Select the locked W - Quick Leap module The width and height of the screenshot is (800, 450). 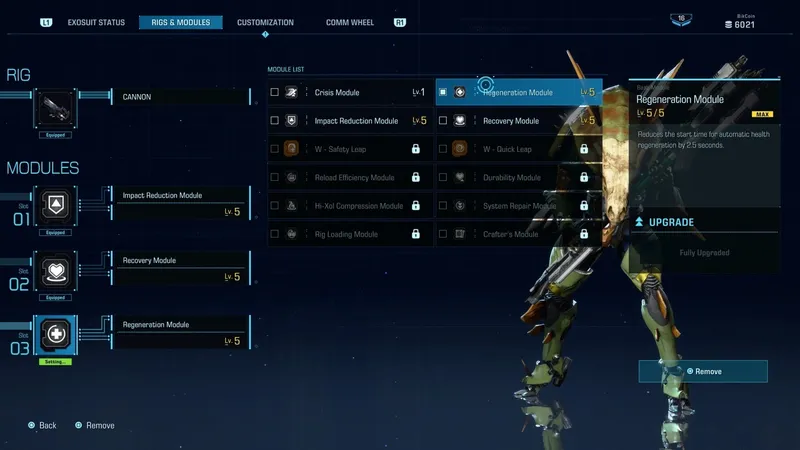coord(519,149)
